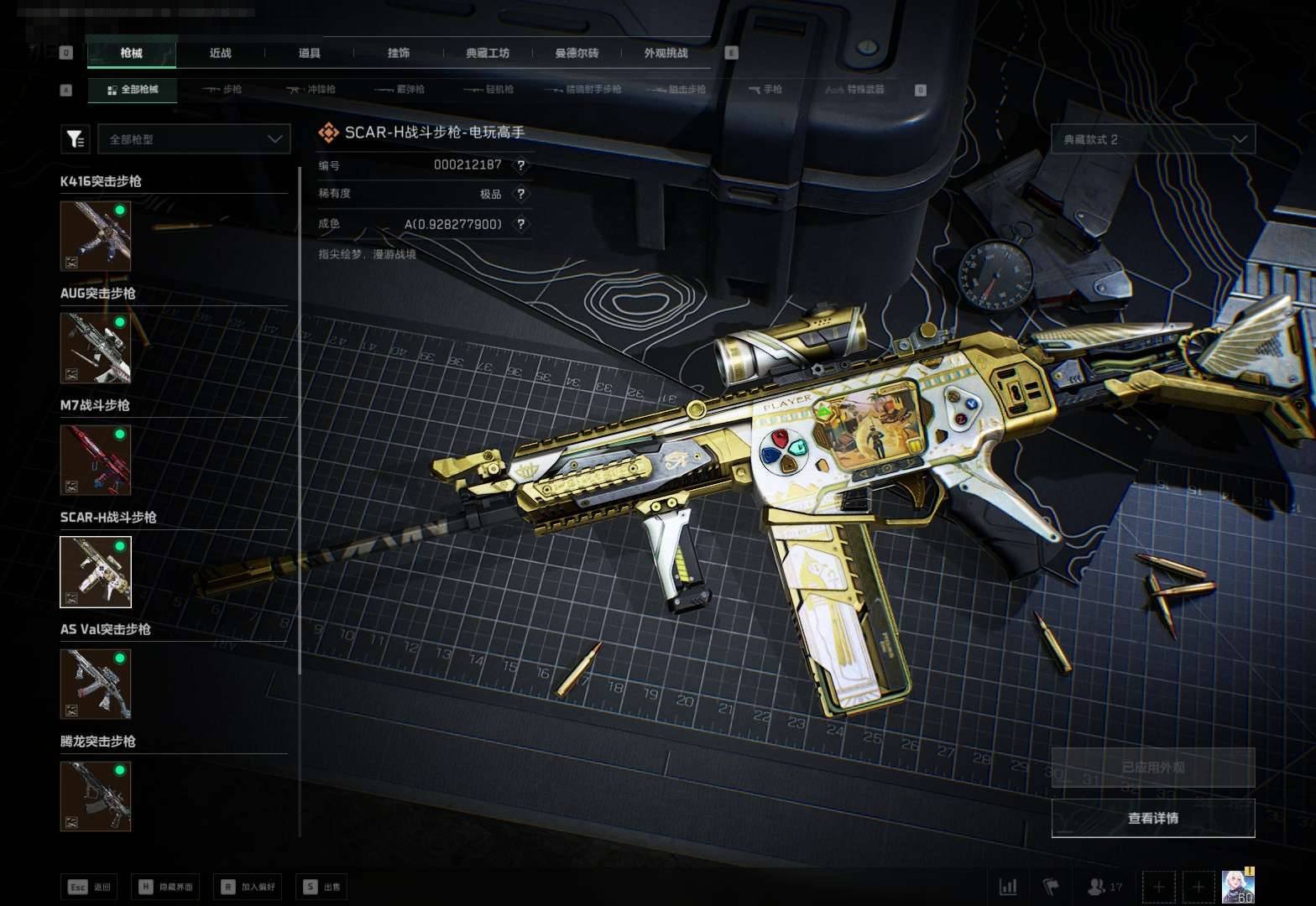Image resolution: width=1316 pixels, height=906 pixels.
Task: Filter weapons by 冲锋枪 submachine guns
Action: 311,89
